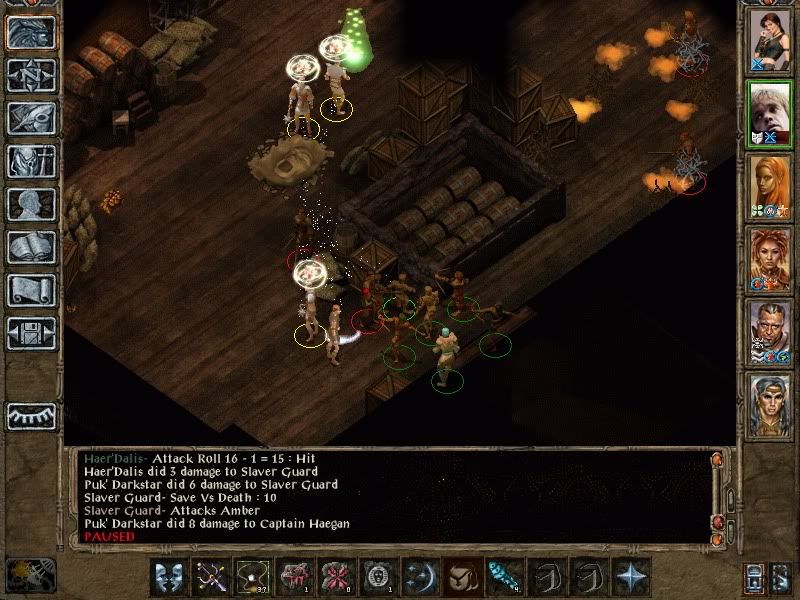This screenshot has width=800, height=600.
Task: Select the orange-skinned woman portrait
Action: [x=769, y=185]
